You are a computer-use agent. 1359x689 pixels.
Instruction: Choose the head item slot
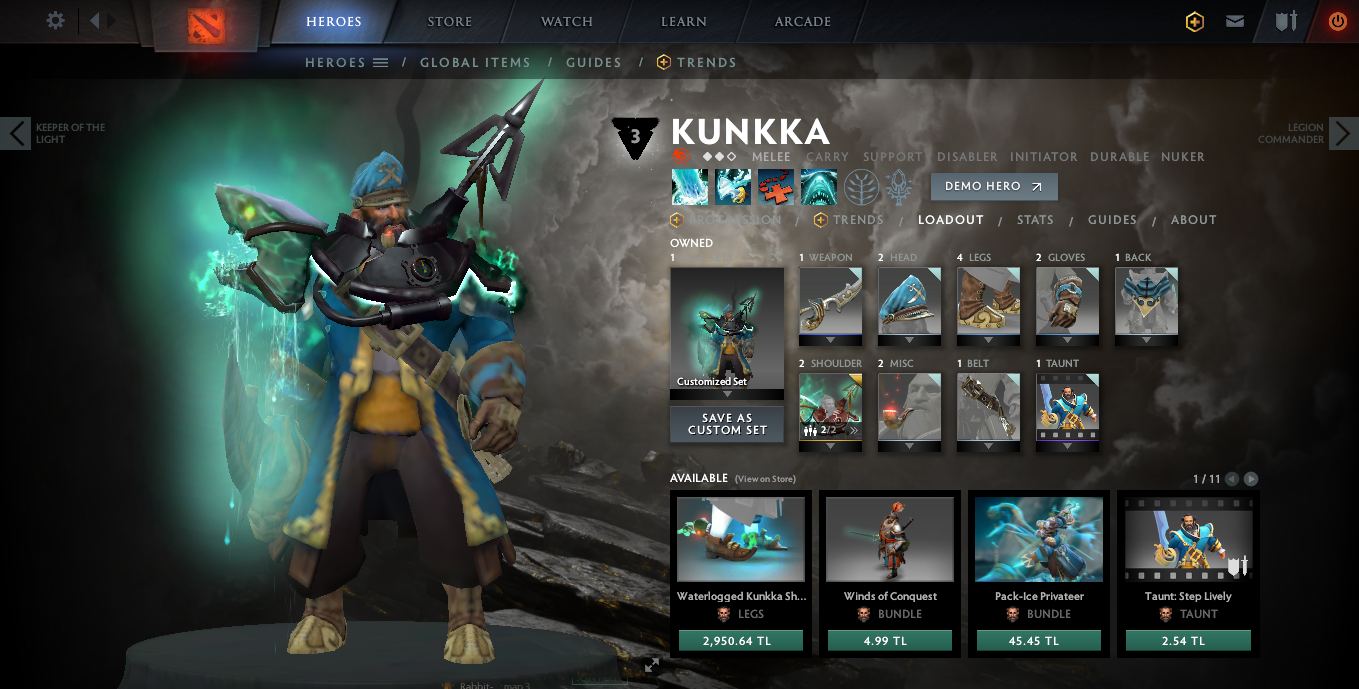coord(909,300)
